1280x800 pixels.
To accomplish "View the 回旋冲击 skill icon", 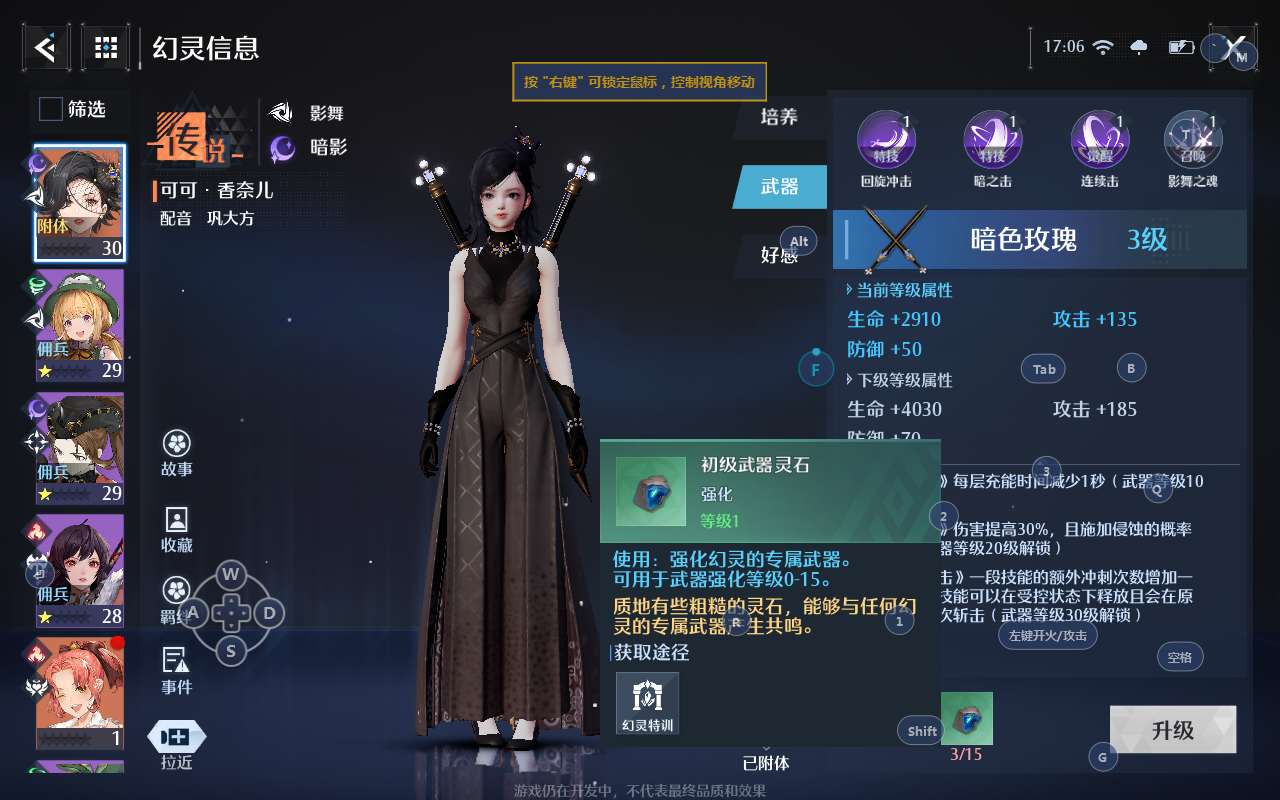I will pos(886,140).
